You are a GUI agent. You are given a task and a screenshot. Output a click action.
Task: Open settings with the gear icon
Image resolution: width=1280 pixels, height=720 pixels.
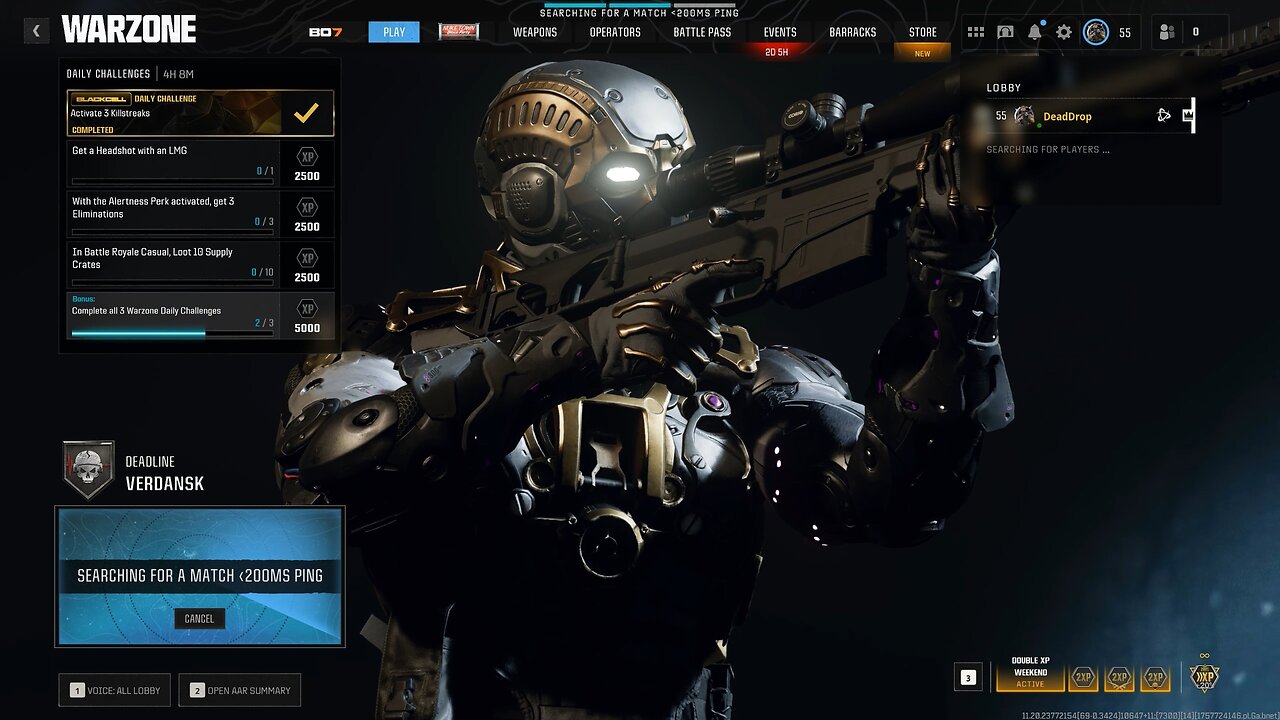[x=1064, y=32]
